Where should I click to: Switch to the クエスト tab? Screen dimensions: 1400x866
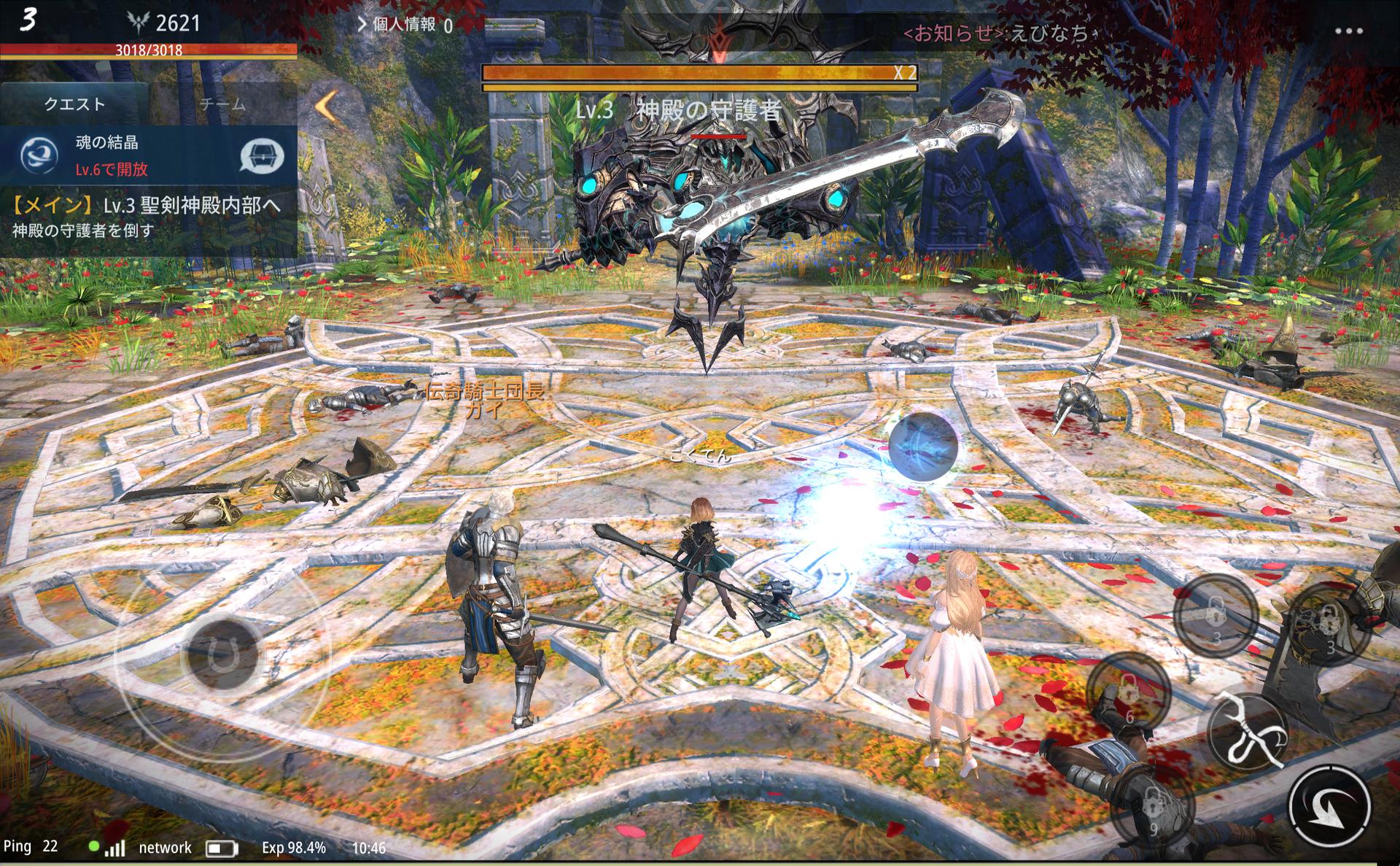[x=74, y=104]
